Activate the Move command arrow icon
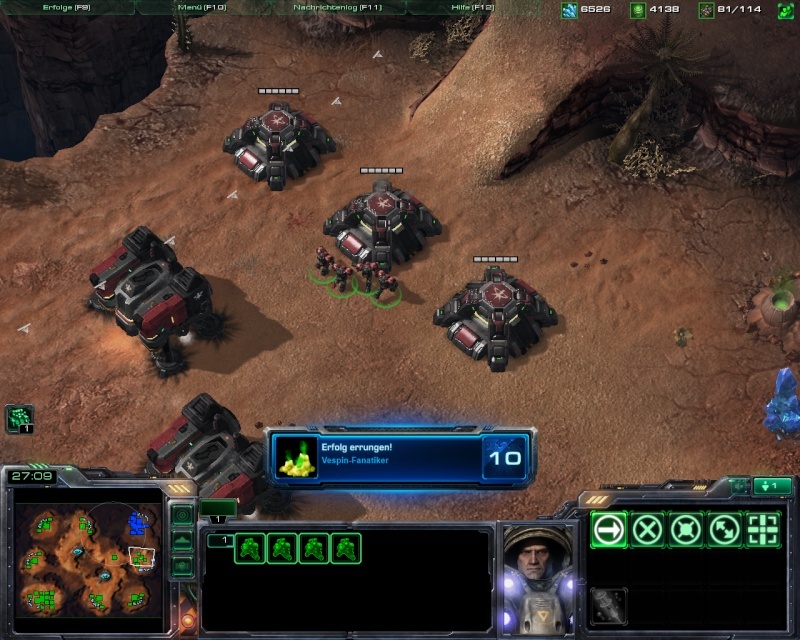Screen dimensions: 800x640 tap(608, 528)
